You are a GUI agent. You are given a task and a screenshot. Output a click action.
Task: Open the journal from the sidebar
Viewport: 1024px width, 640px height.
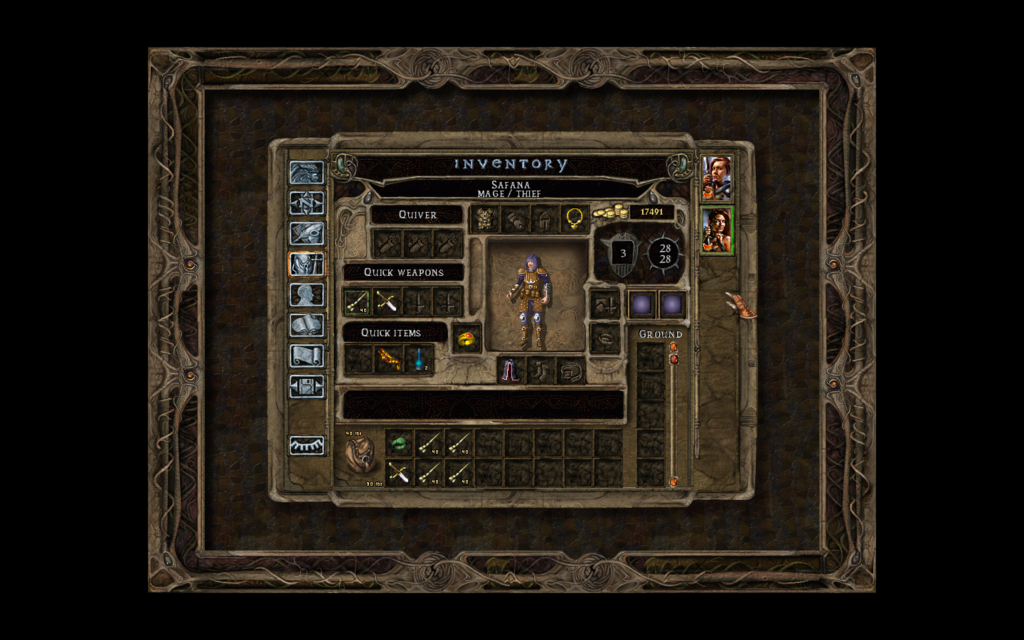[306, 234]
